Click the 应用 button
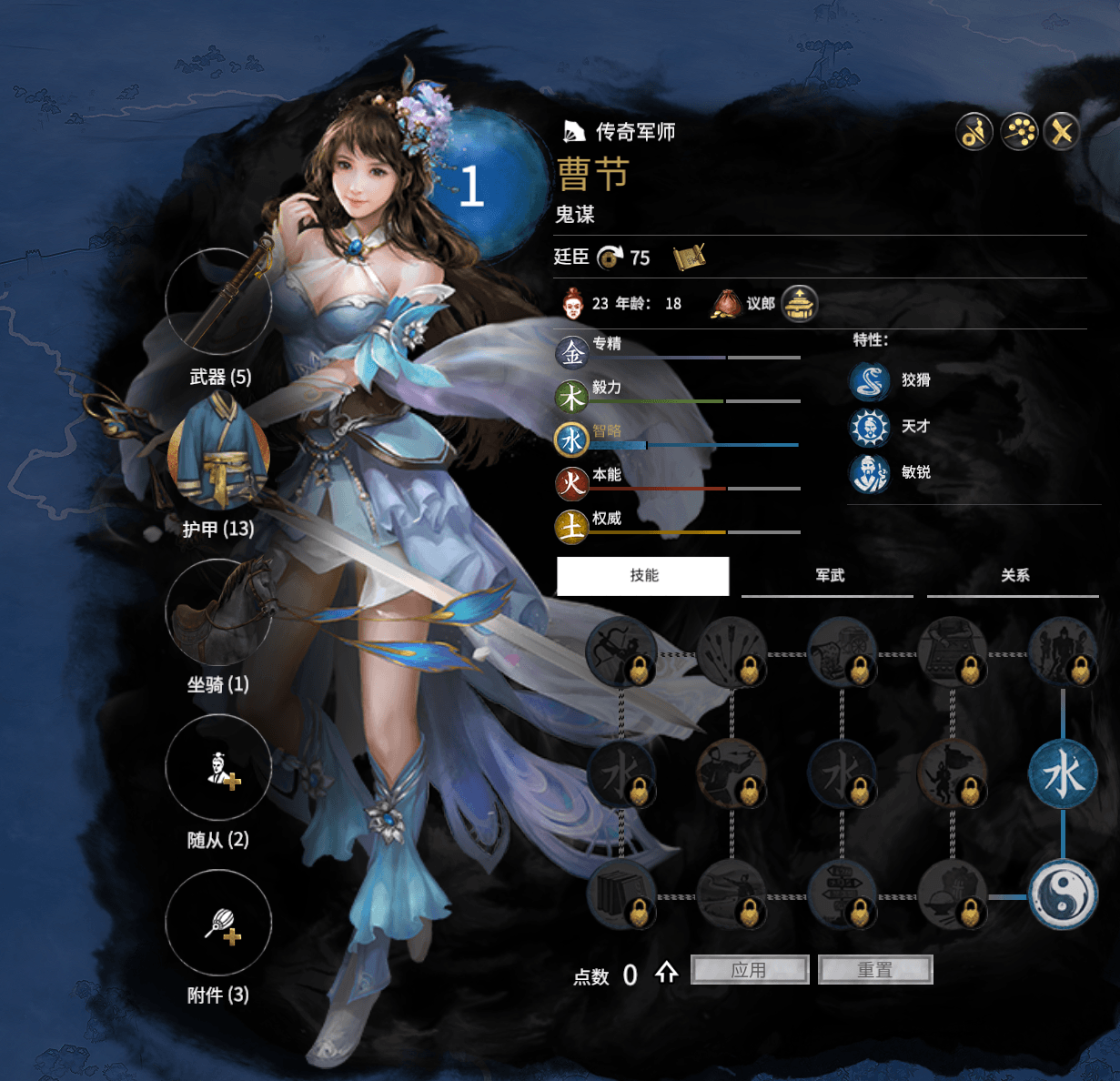1120x1081 pixels. (750, 970)
